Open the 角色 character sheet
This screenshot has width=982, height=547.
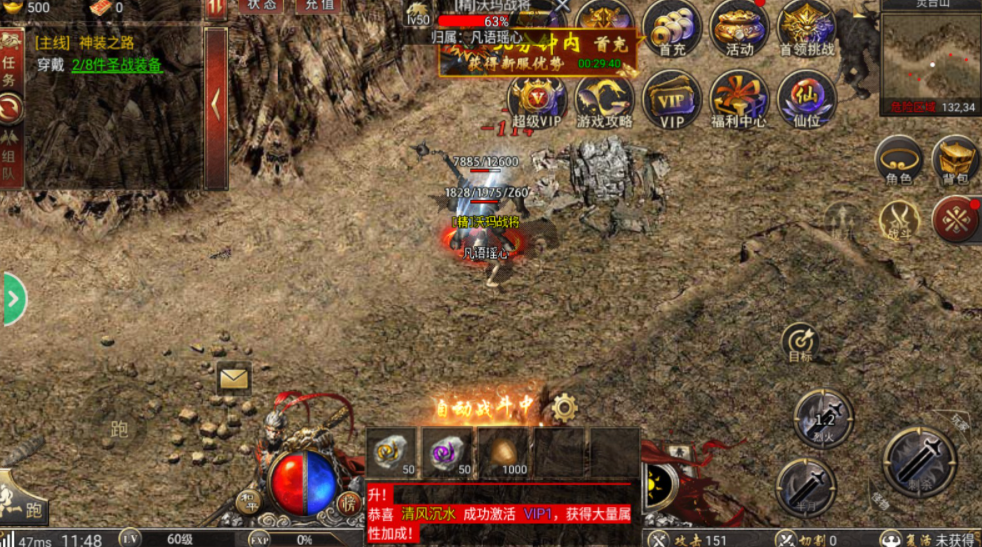(898, 160)
